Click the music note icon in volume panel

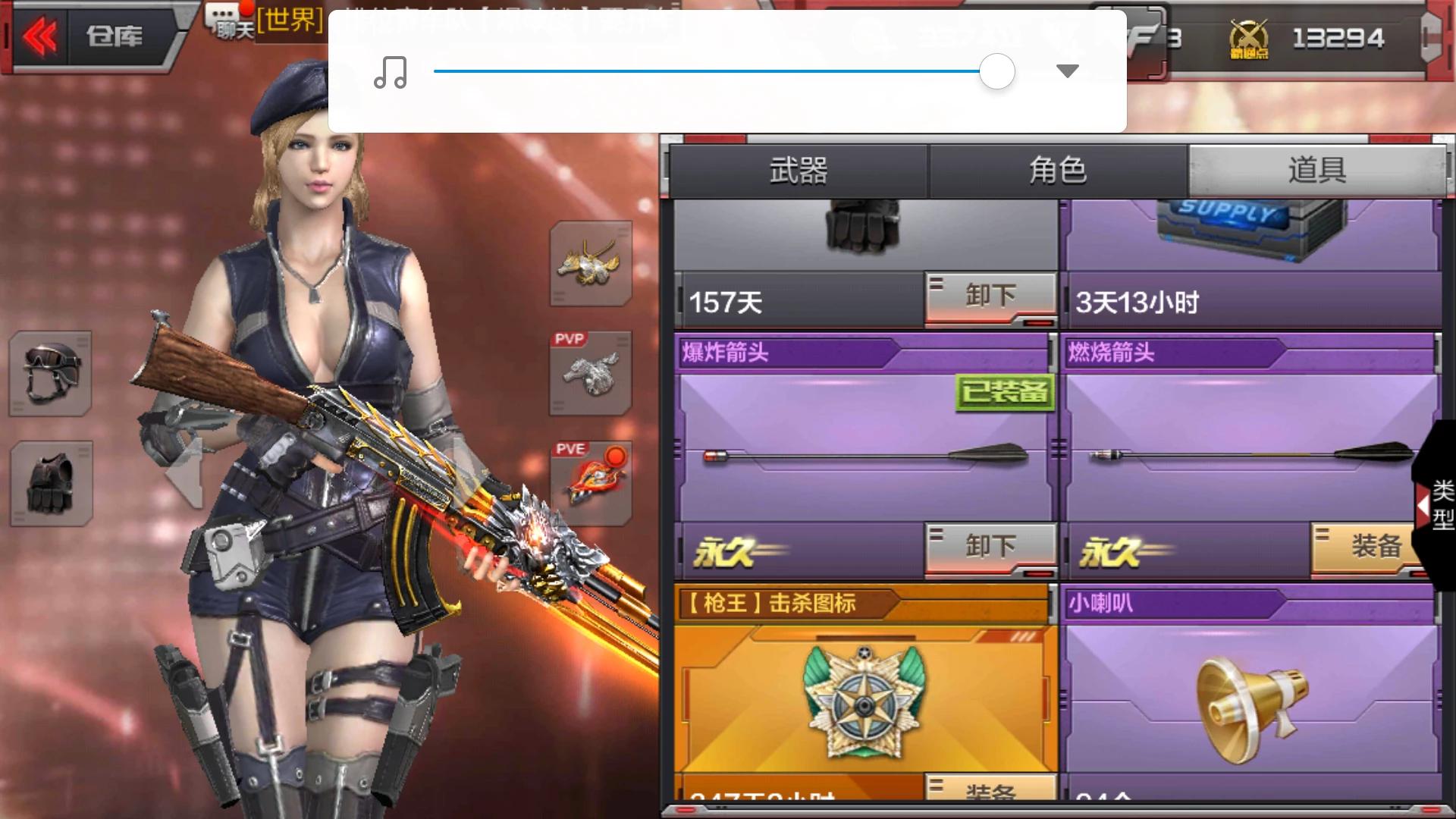[x=391, y=71]
